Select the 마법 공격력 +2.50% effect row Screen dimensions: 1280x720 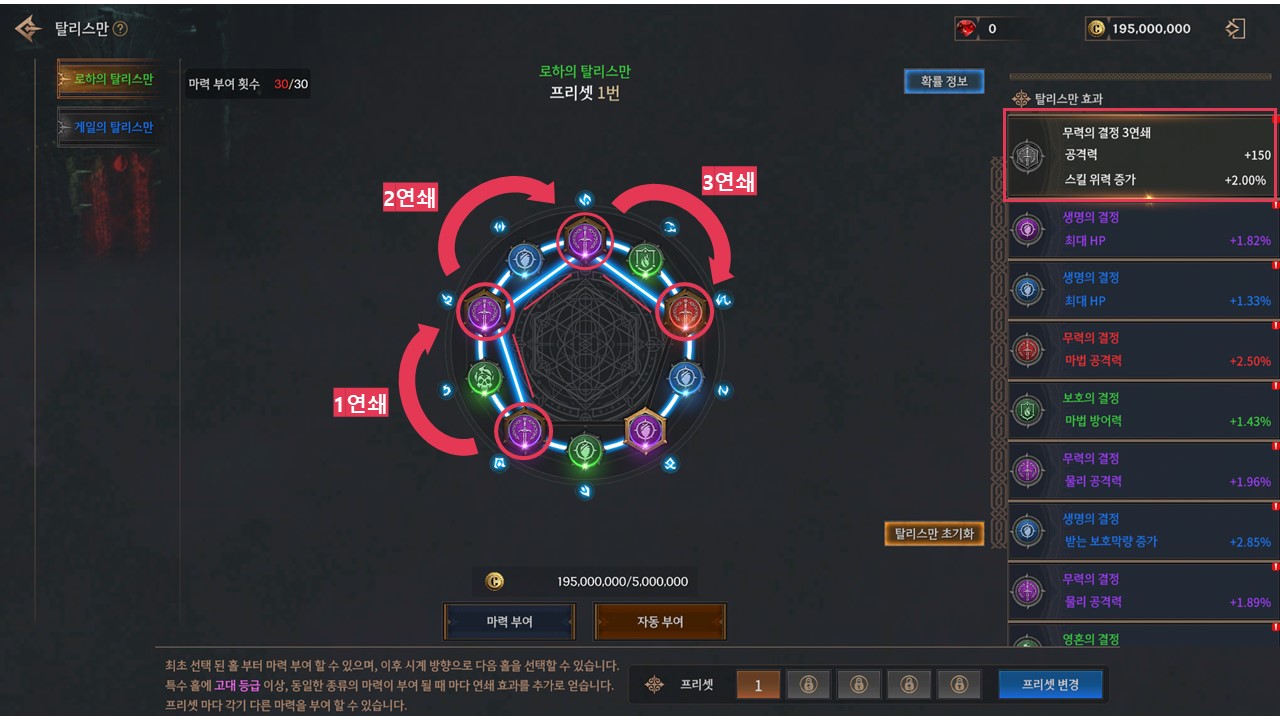coord(1141,349)
